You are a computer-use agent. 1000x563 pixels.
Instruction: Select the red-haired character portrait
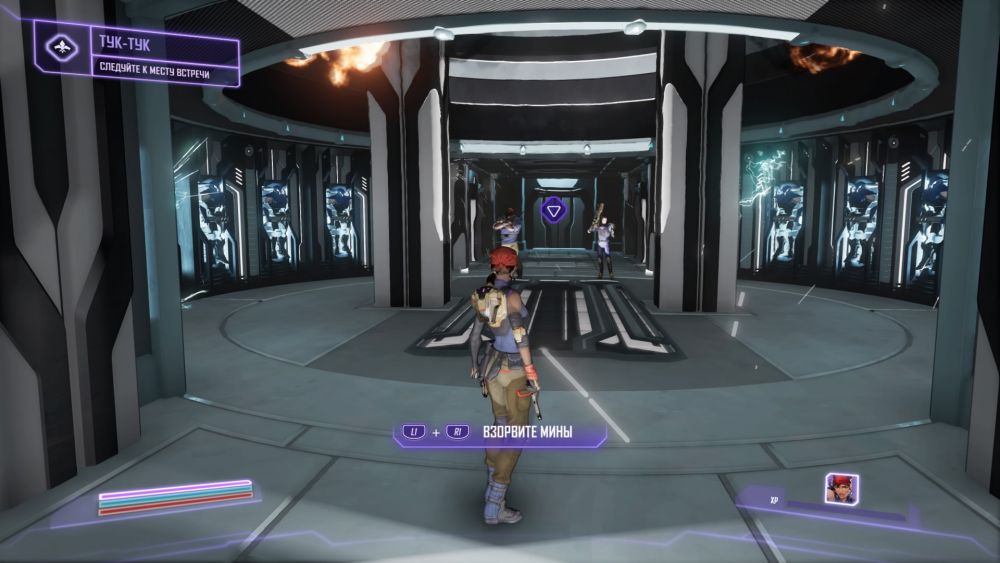841,488
